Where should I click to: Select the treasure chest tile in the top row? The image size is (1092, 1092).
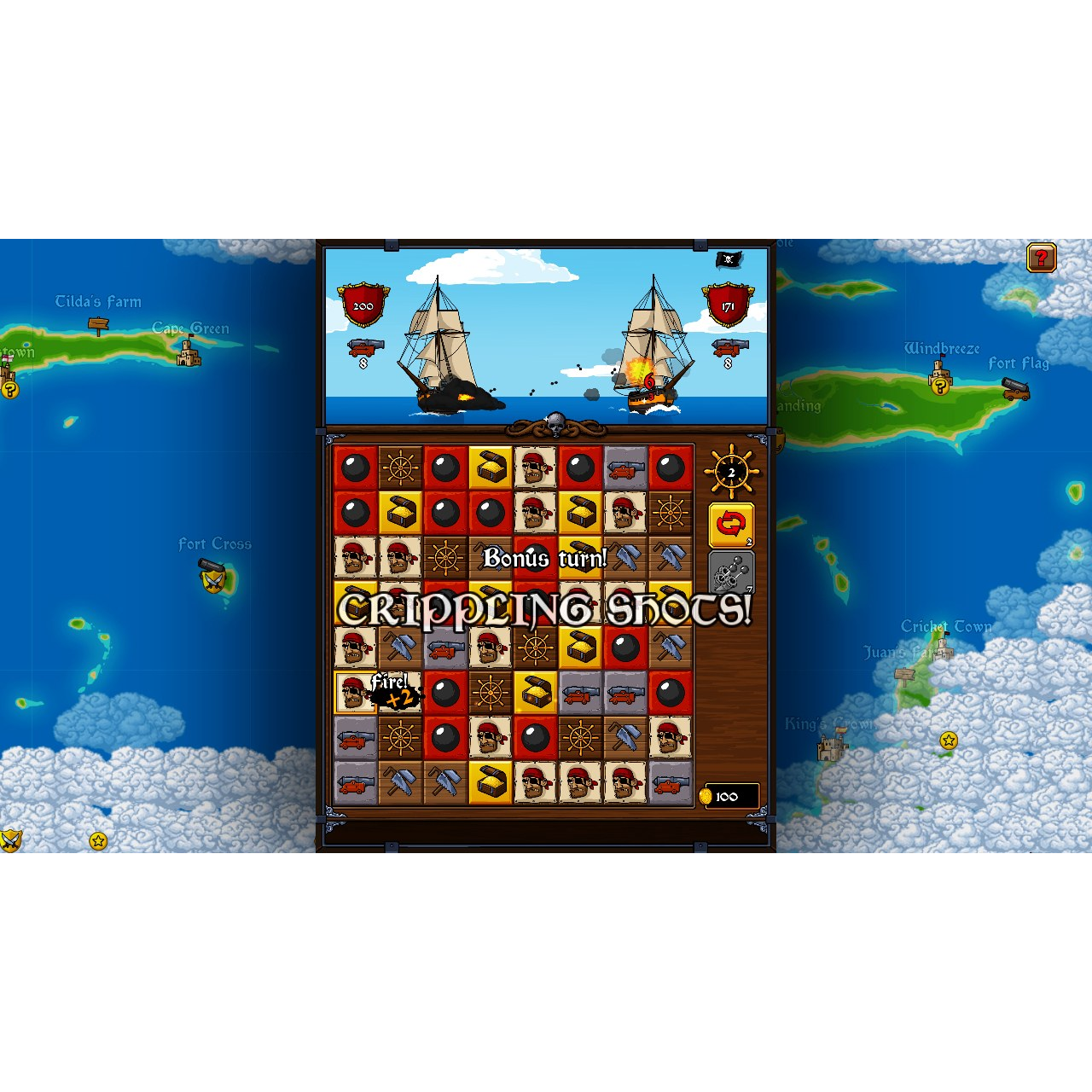click(490, 467)
